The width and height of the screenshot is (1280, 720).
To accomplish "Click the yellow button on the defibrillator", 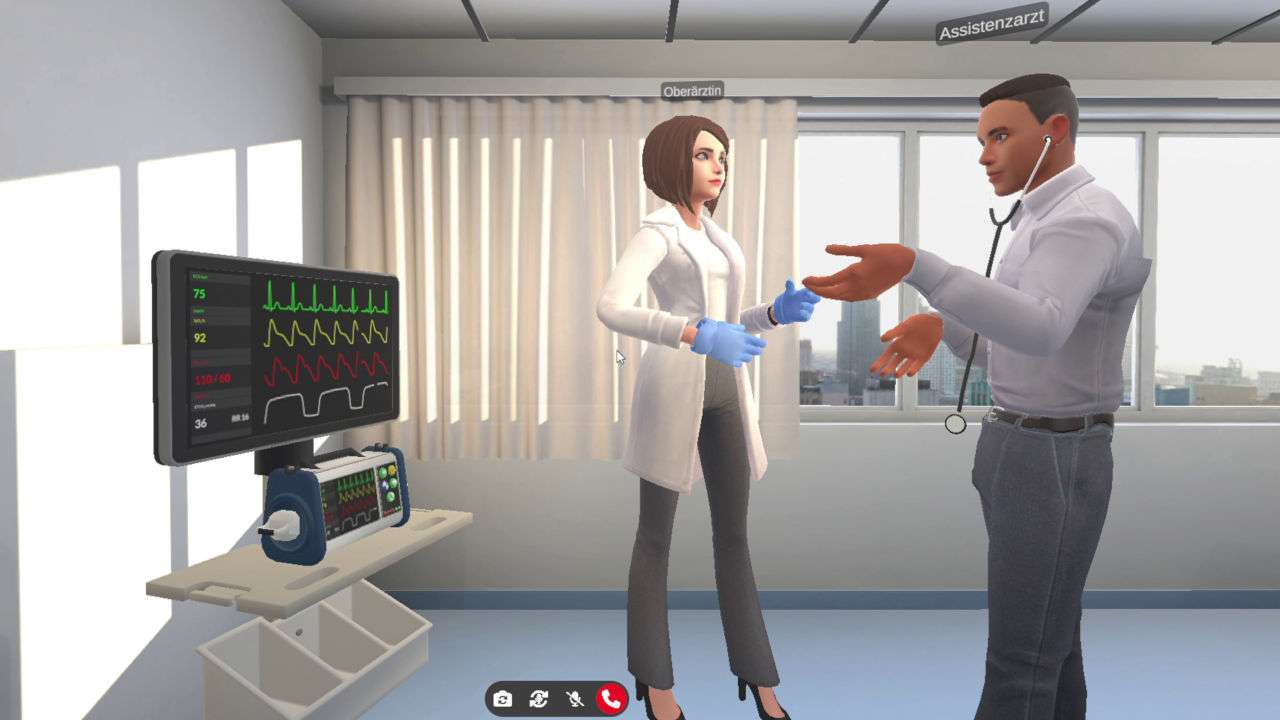I will tap(392, 469).
